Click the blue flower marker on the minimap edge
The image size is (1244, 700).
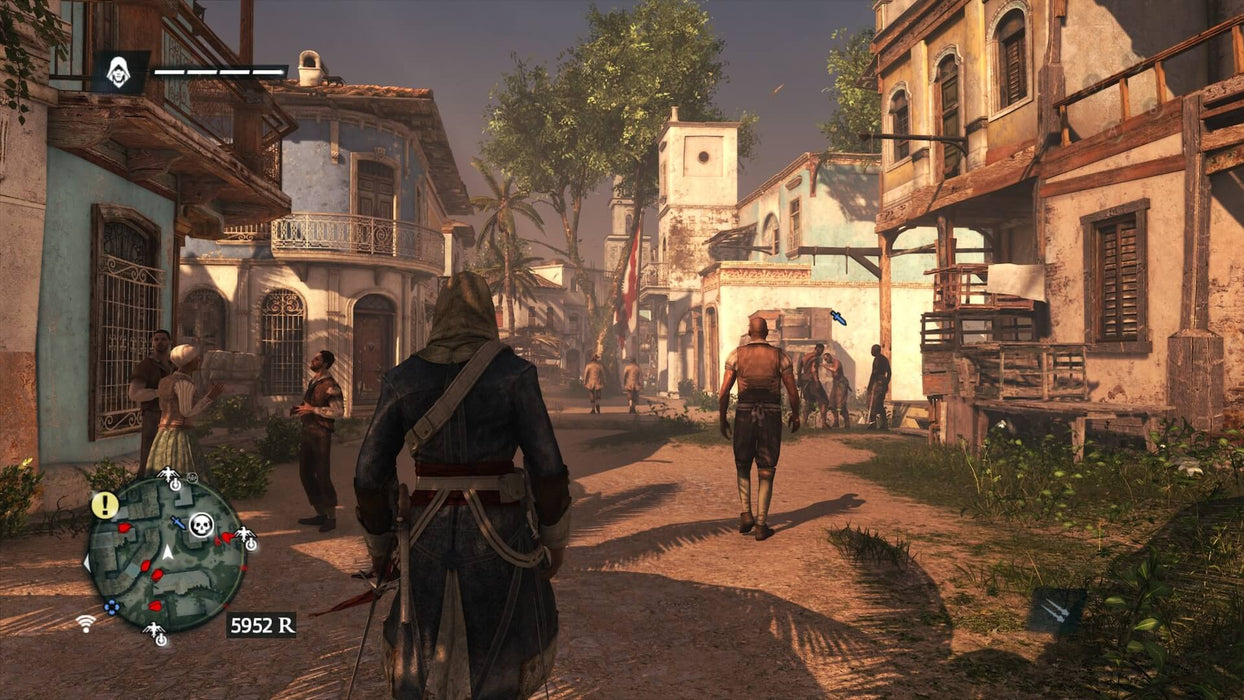(112, 605)
